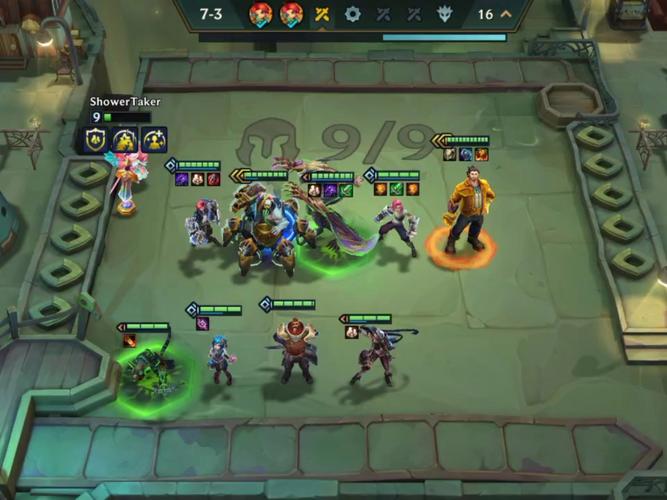The image size is (667, 500).
Task: Click the gear-shaped round icon in stage tracker
Action: point(352,14)
